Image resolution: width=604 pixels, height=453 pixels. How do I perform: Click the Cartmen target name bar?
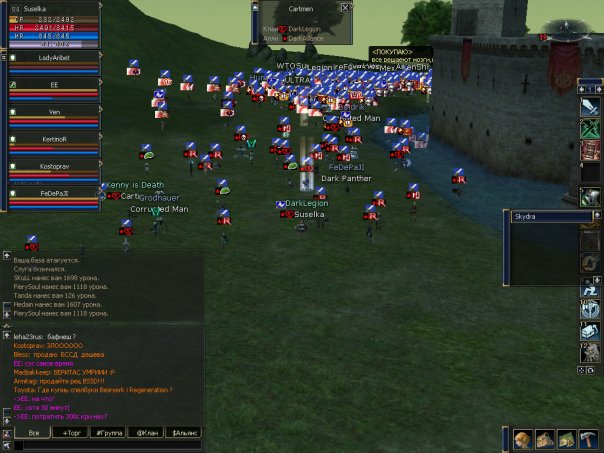(x=300, y=7)
